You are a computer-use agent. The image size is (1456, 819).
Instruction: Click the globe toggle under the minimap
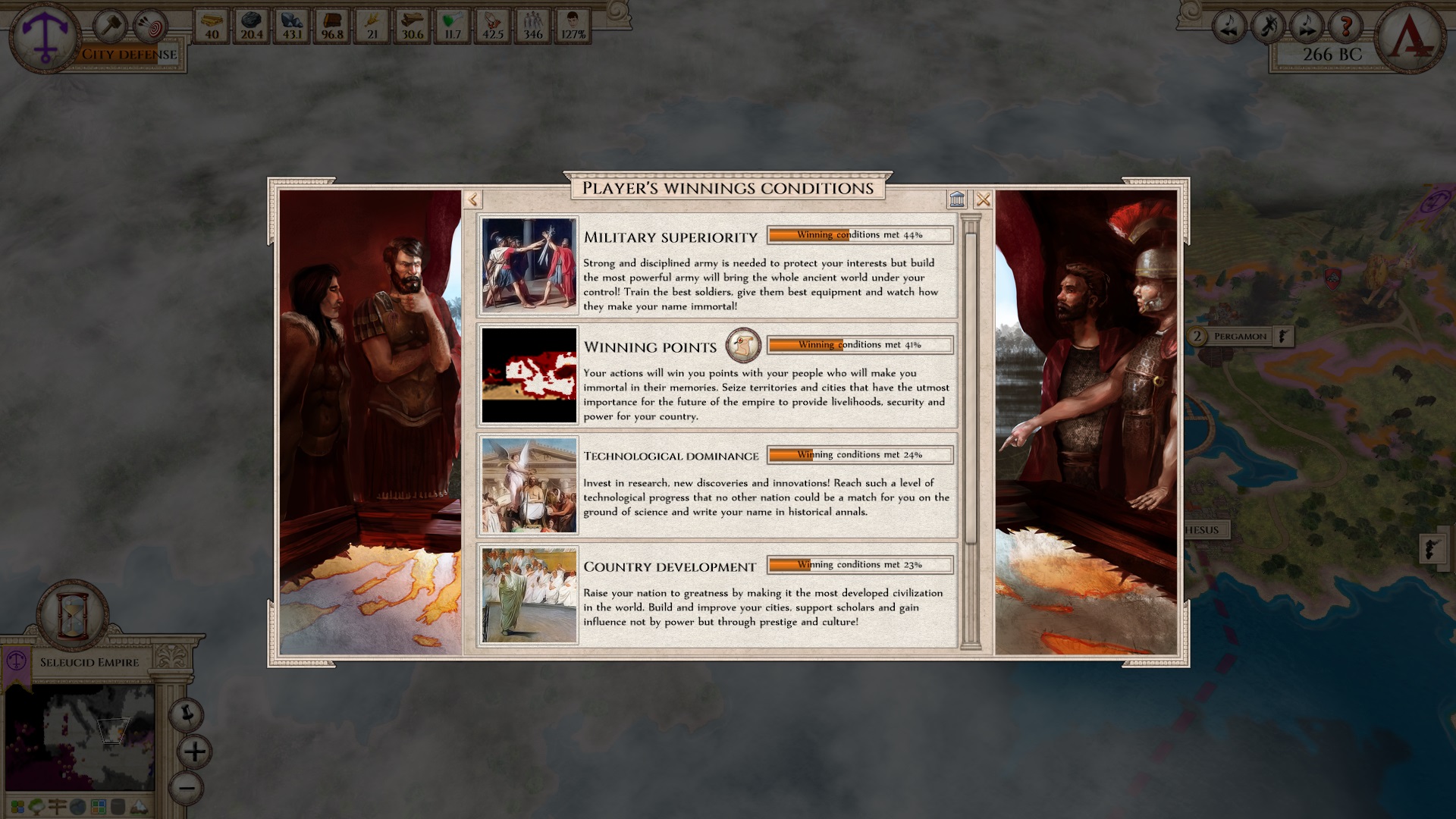(x=78, y=808)
